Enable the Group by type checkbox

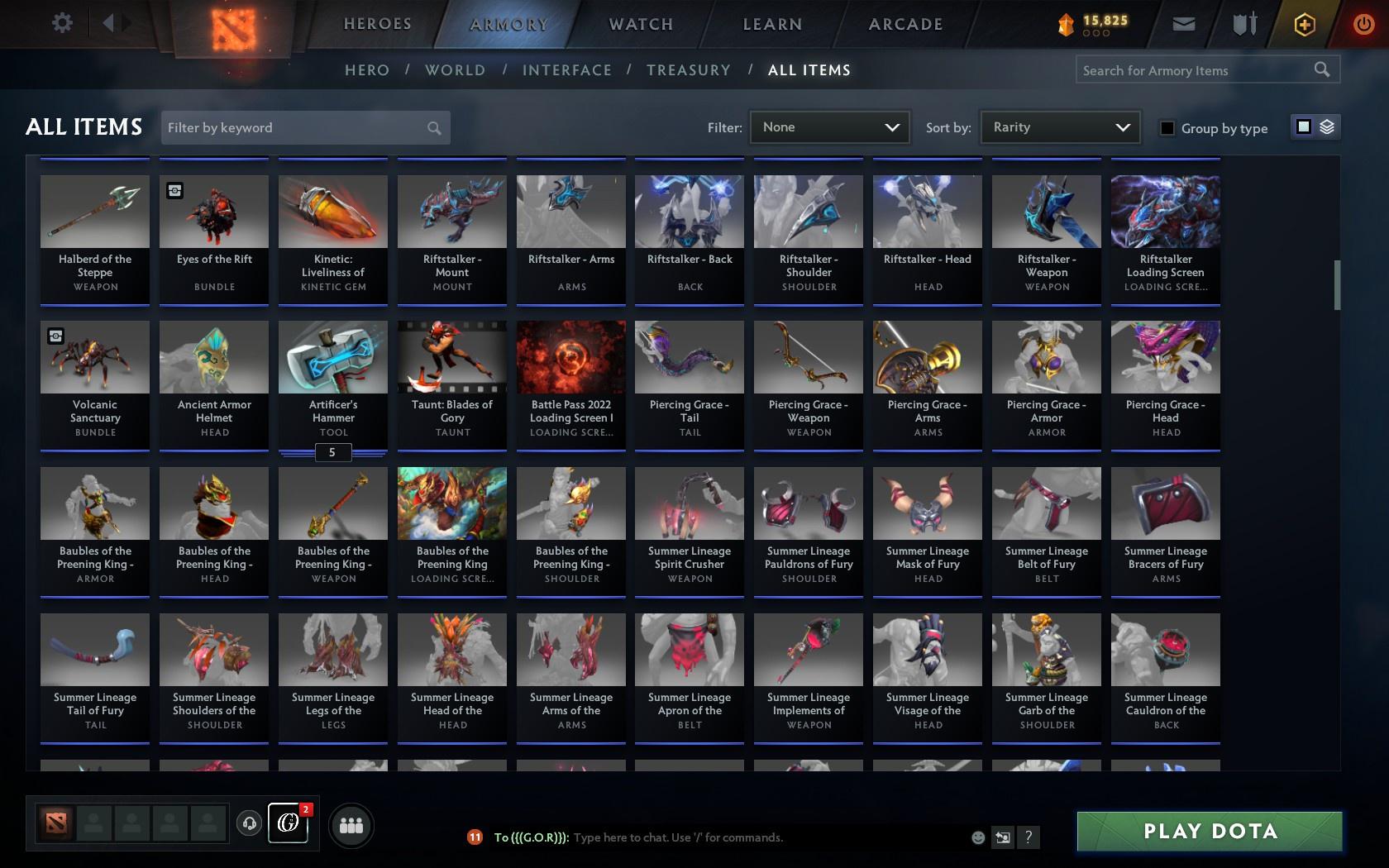[x=1166, y=128]
